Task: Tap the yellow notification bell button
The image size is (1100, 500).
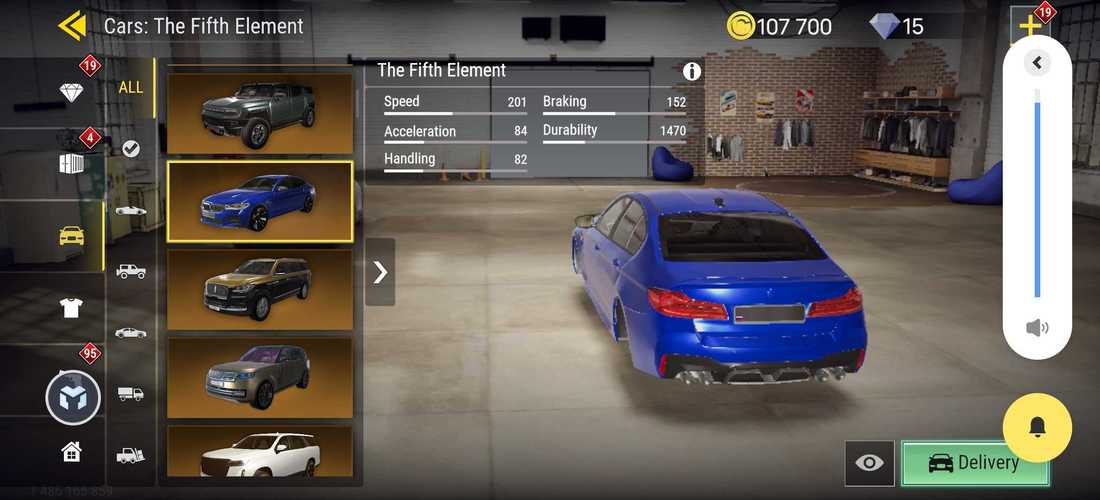Action: pos(1037,428)
